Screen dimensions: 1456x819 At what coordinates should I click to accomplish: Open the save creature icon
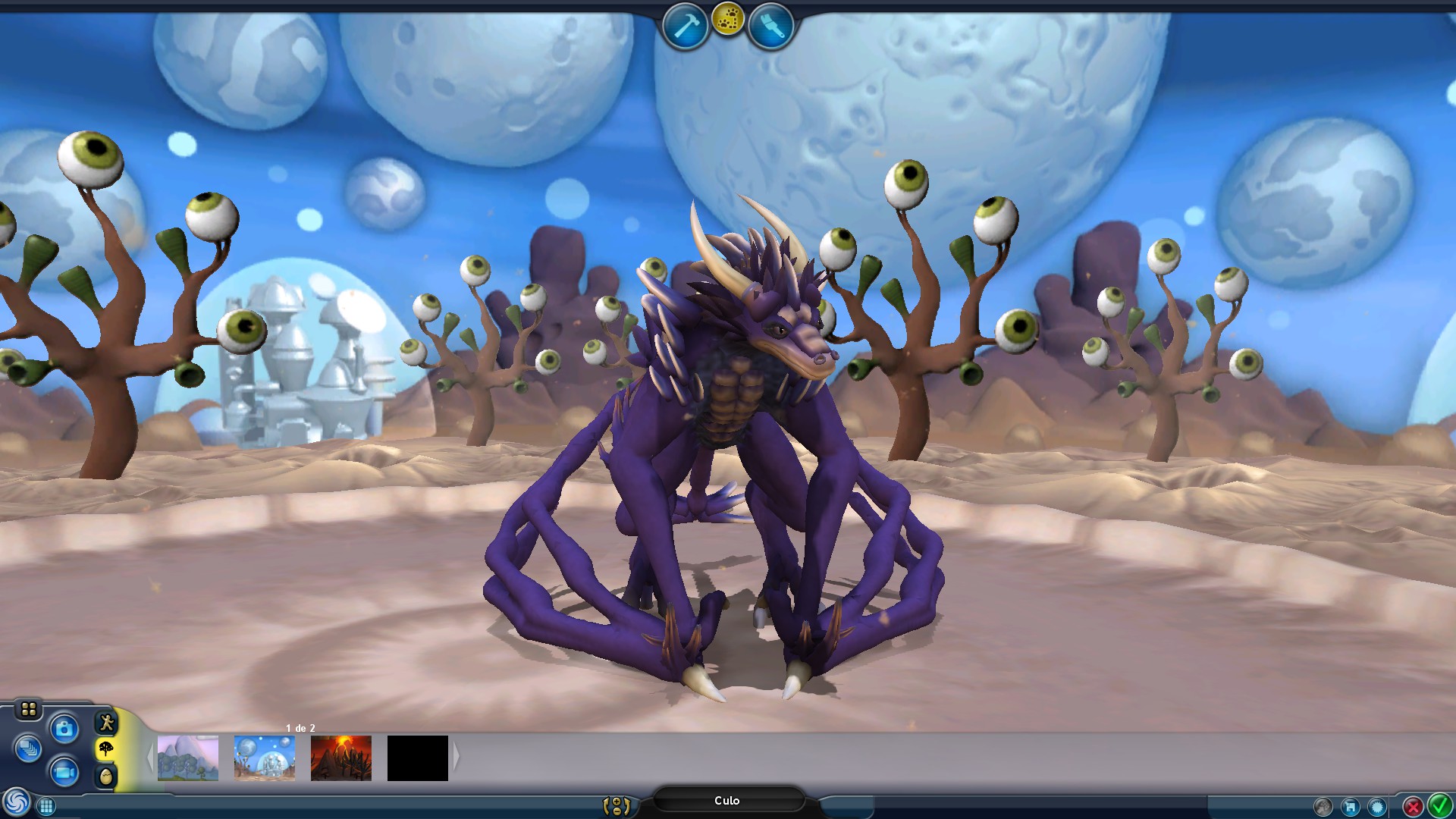(1351, 807)
